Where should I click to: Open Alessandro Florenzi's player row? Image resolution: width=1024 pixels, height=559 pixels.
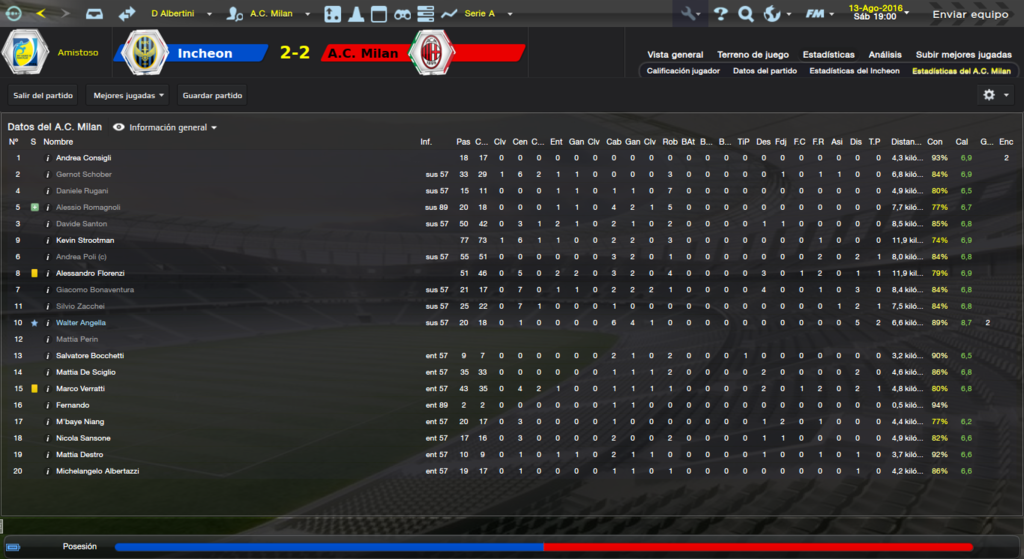coord(90,273)
